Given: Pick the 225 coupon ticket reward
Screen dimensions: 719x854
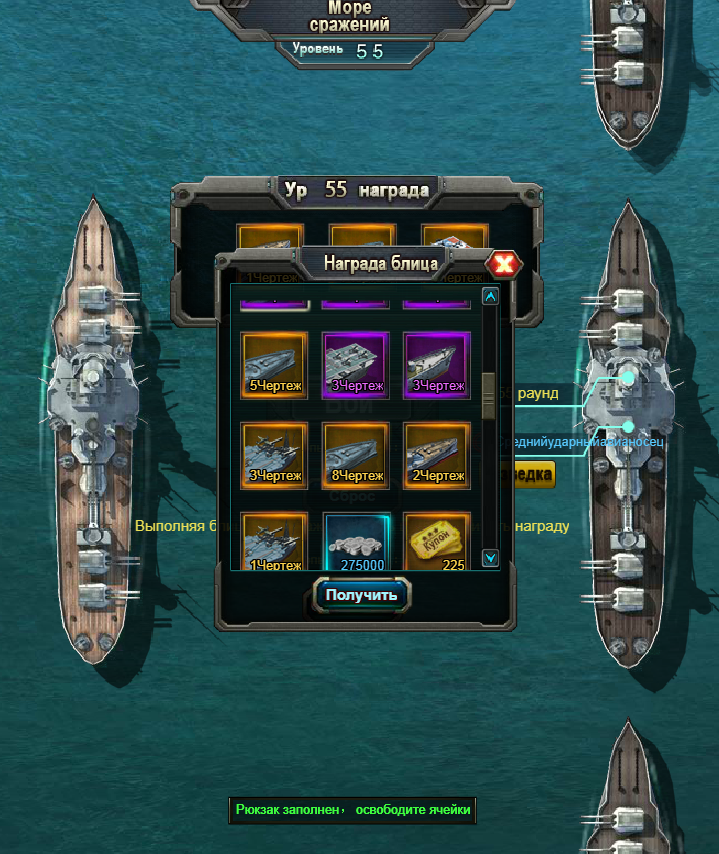Looking at the screenshot, I should pyautogui.click(x=437, y=542).
